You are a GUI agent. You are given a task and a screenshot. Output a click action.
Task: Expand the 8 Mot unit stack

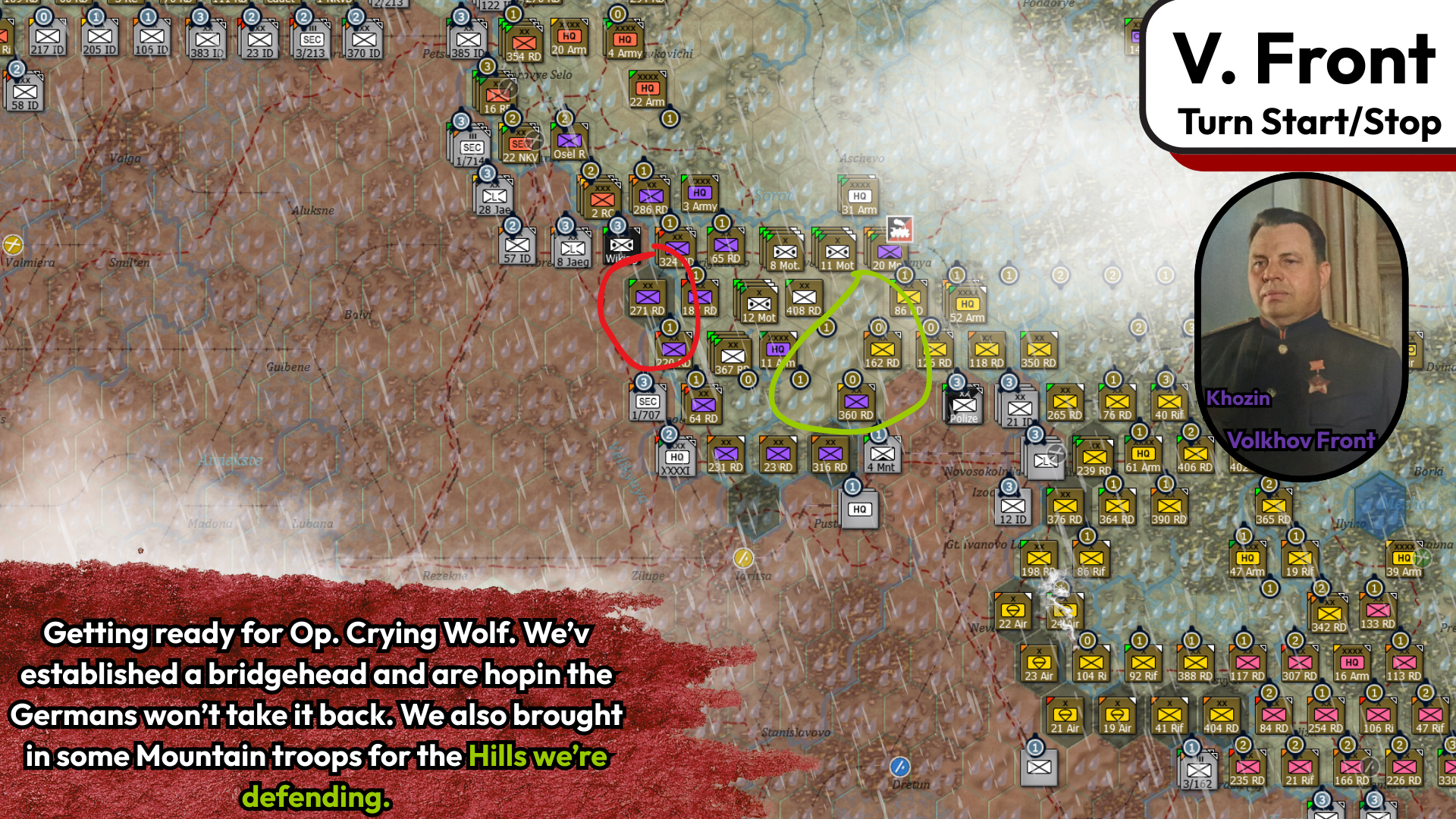click(784, 253)
